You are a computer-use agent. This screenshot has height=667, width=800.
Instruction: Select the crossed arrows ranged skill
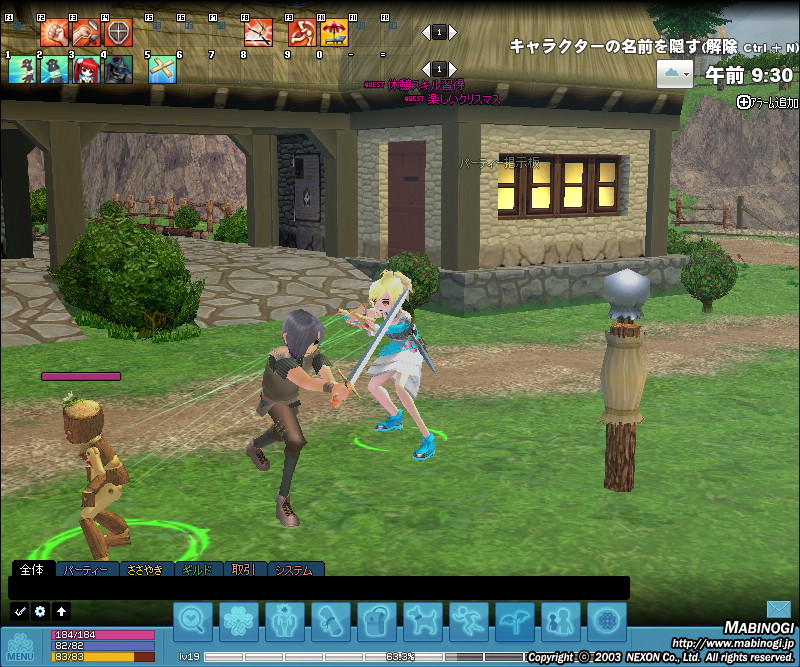click(258, 33)
